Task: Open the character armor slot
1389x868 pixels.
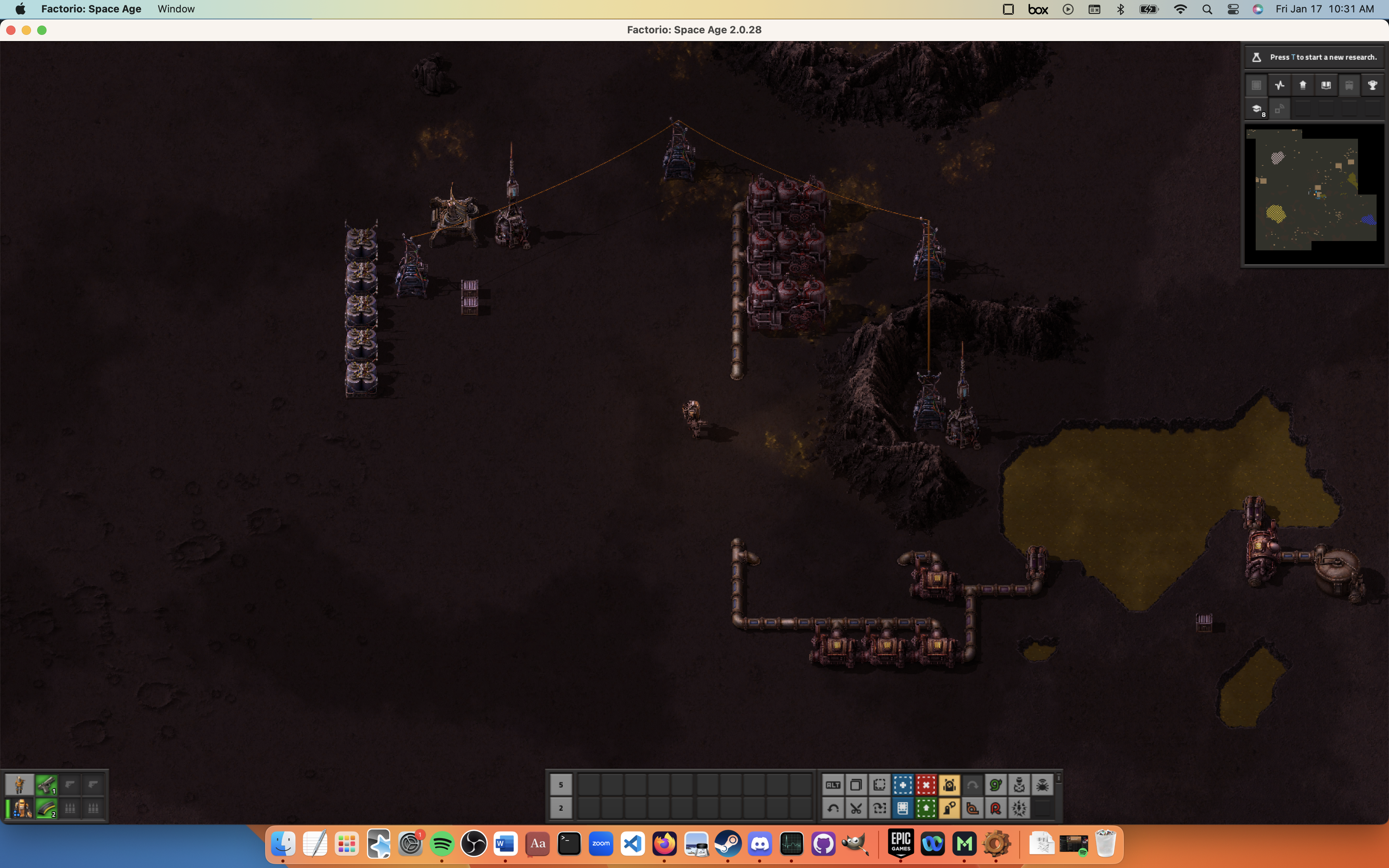Action: tap(22, 808)
